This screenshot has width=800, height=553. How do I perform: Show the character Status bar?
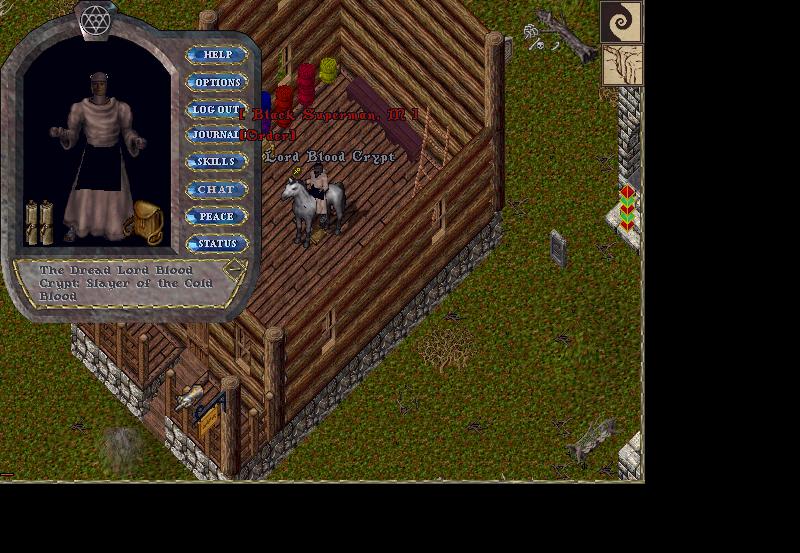click(216, 243)
